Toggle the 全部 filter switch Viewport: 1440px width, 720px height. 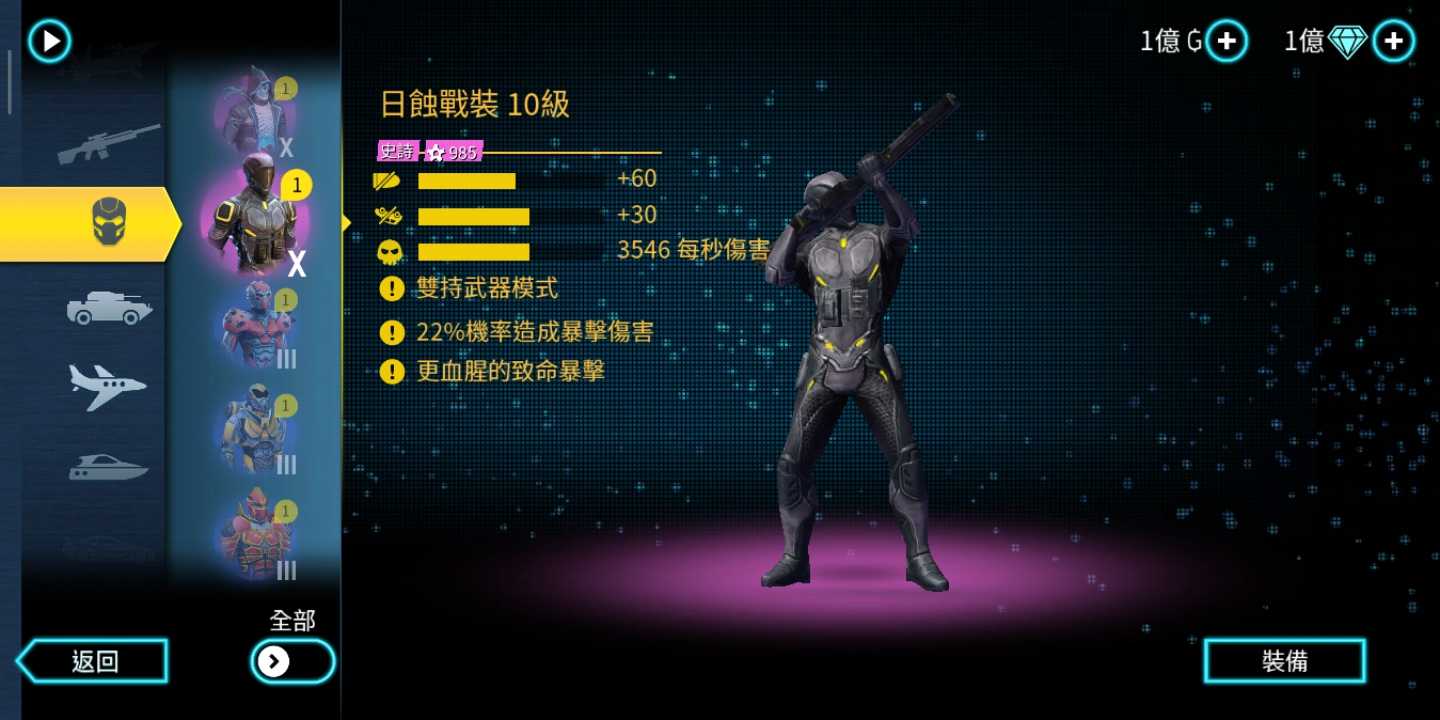coord(292,661)
